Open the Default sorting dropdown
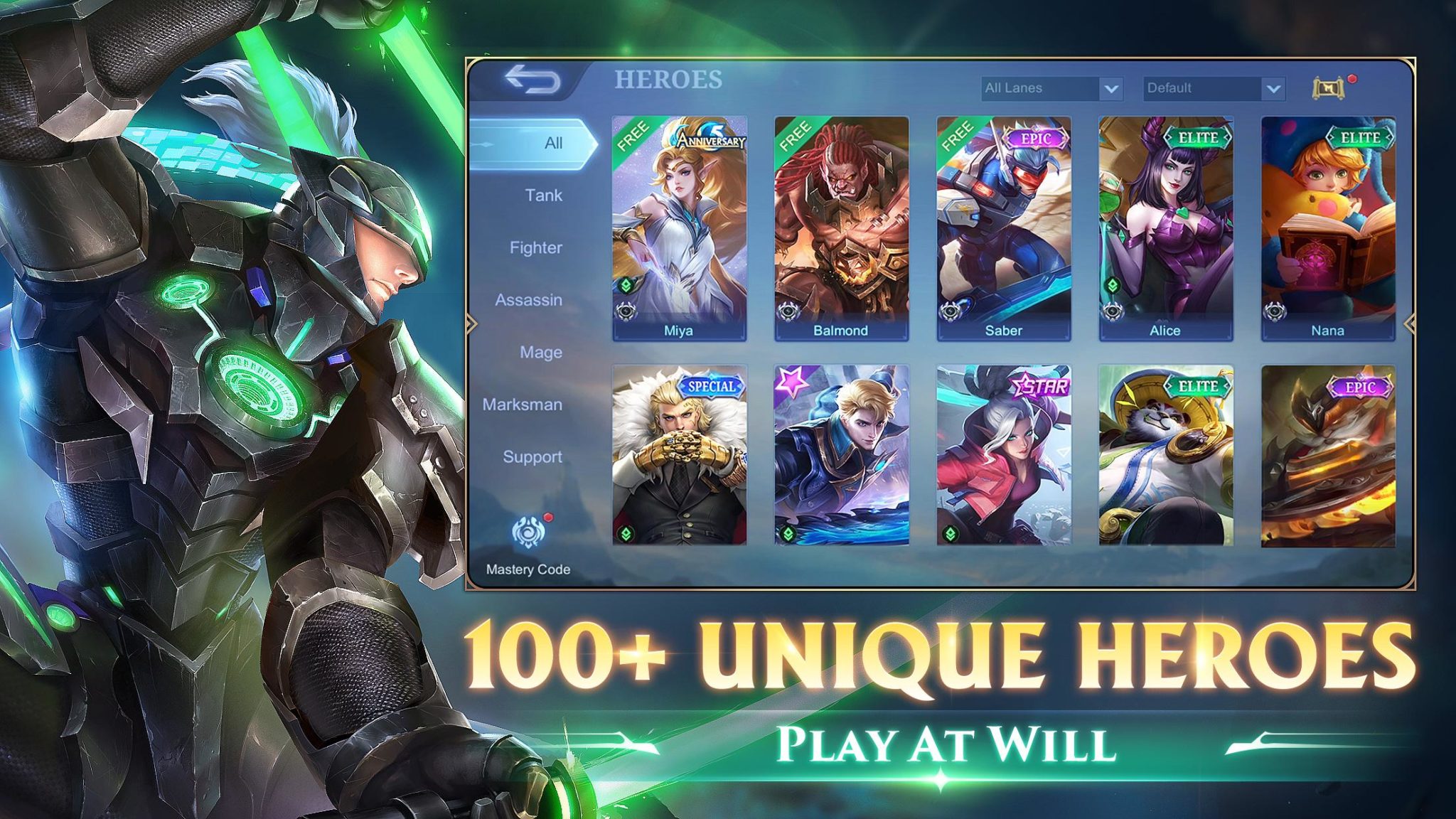This screenshot has height=819, width=1456. (1211, 90)
